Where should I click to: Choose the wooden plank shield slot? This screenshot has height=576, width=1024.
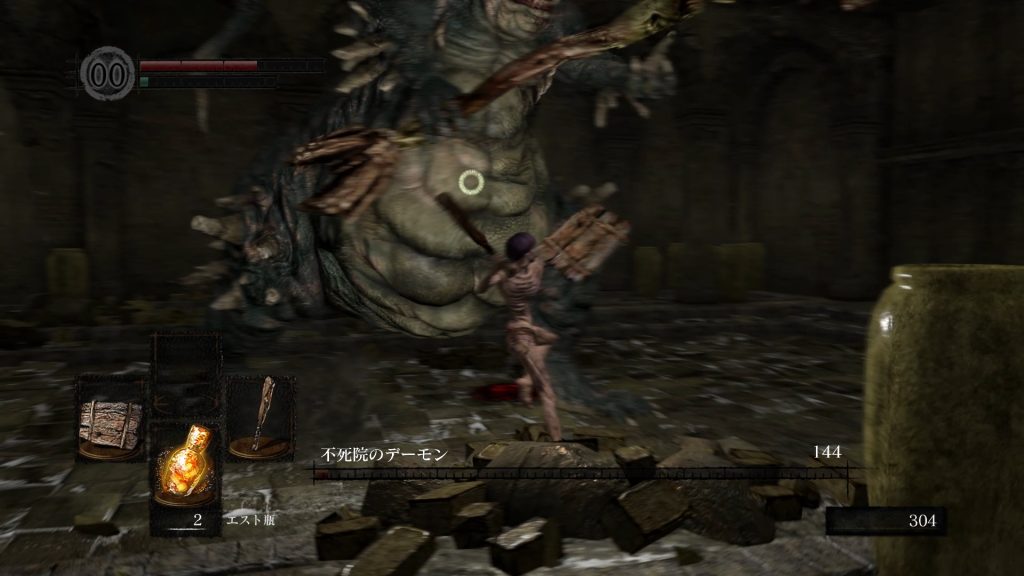click(109, 418)
